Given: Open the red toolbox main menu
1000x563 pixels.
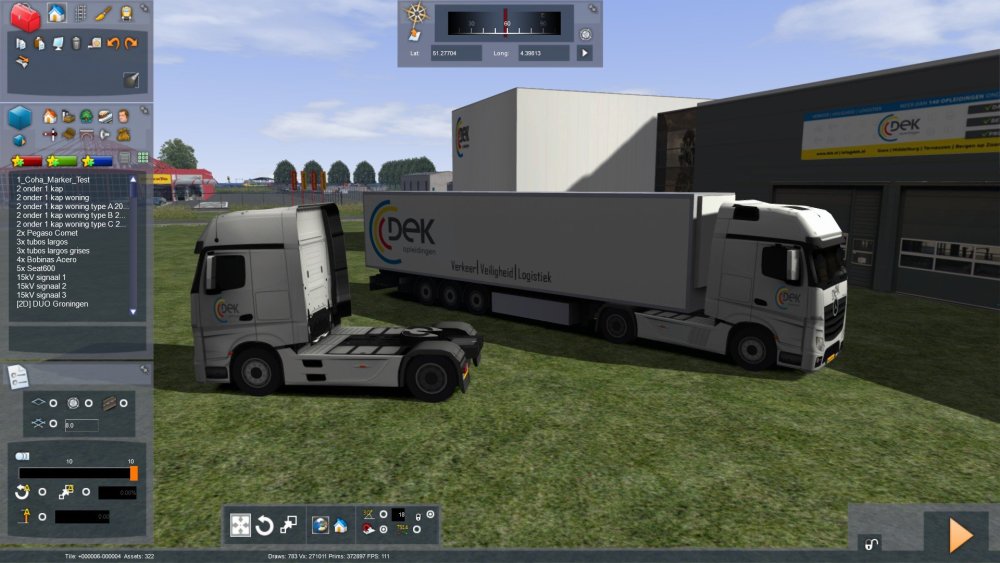Looking at the screenshot, I should click(x=24, y=16).
